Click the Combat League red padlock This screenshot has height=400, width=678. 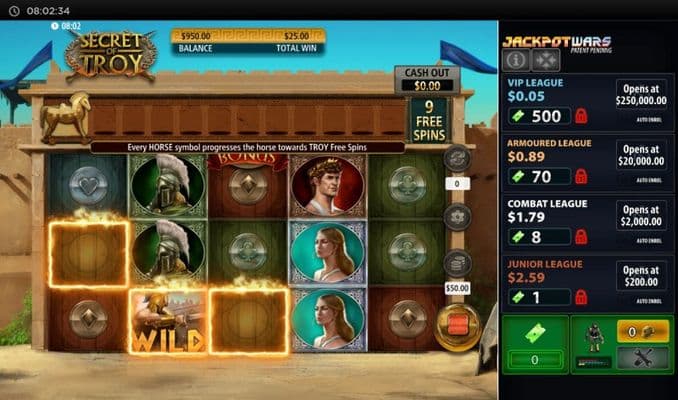click(582, 237)
